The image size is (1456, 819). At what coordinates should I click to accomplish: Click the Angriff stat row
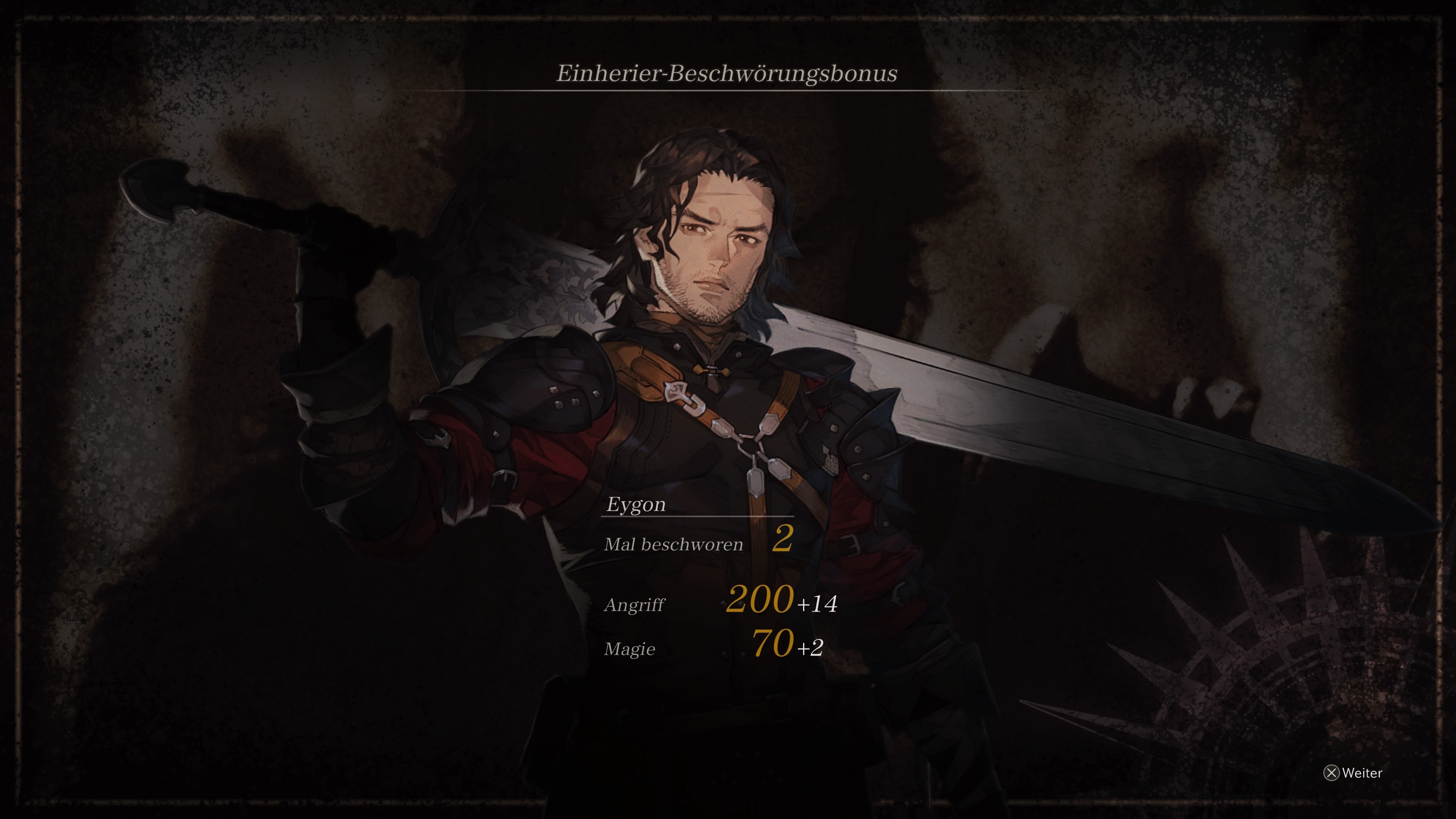tap(635, 605)
